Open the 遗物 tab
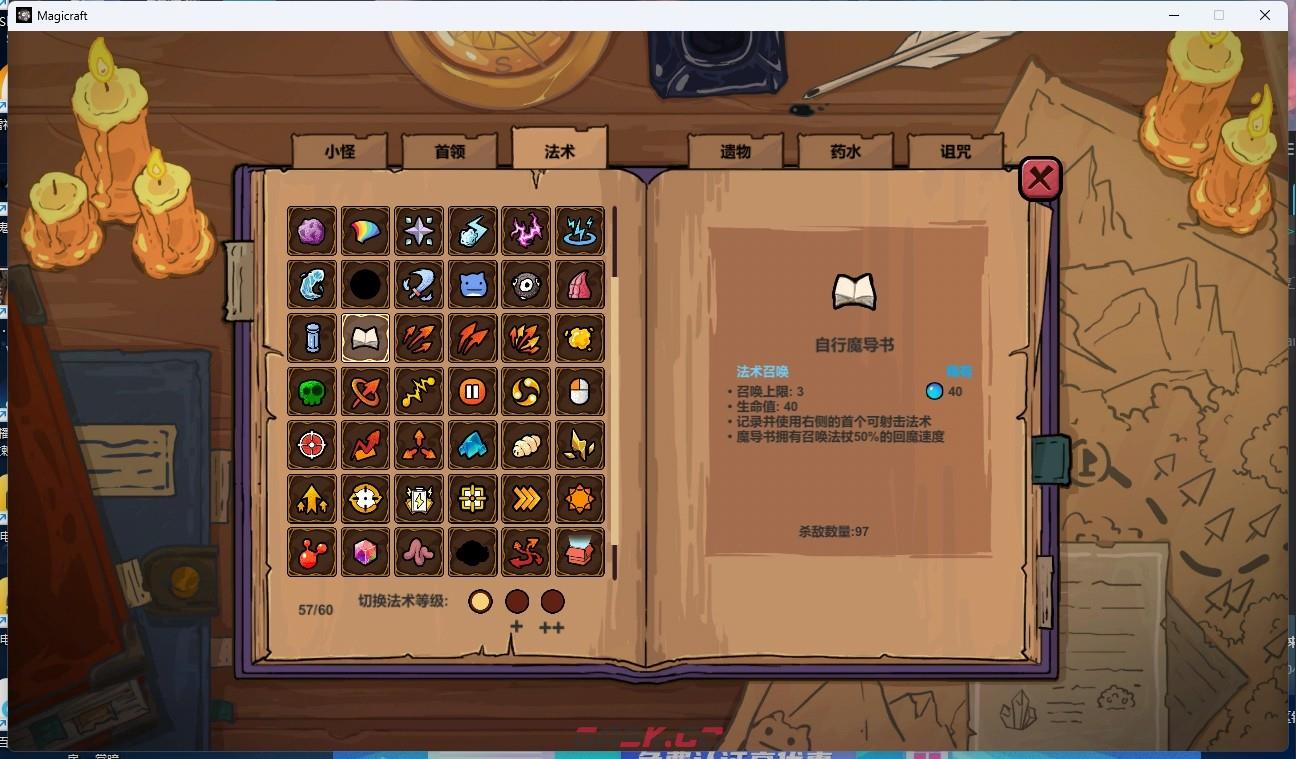 pos(733,150)
